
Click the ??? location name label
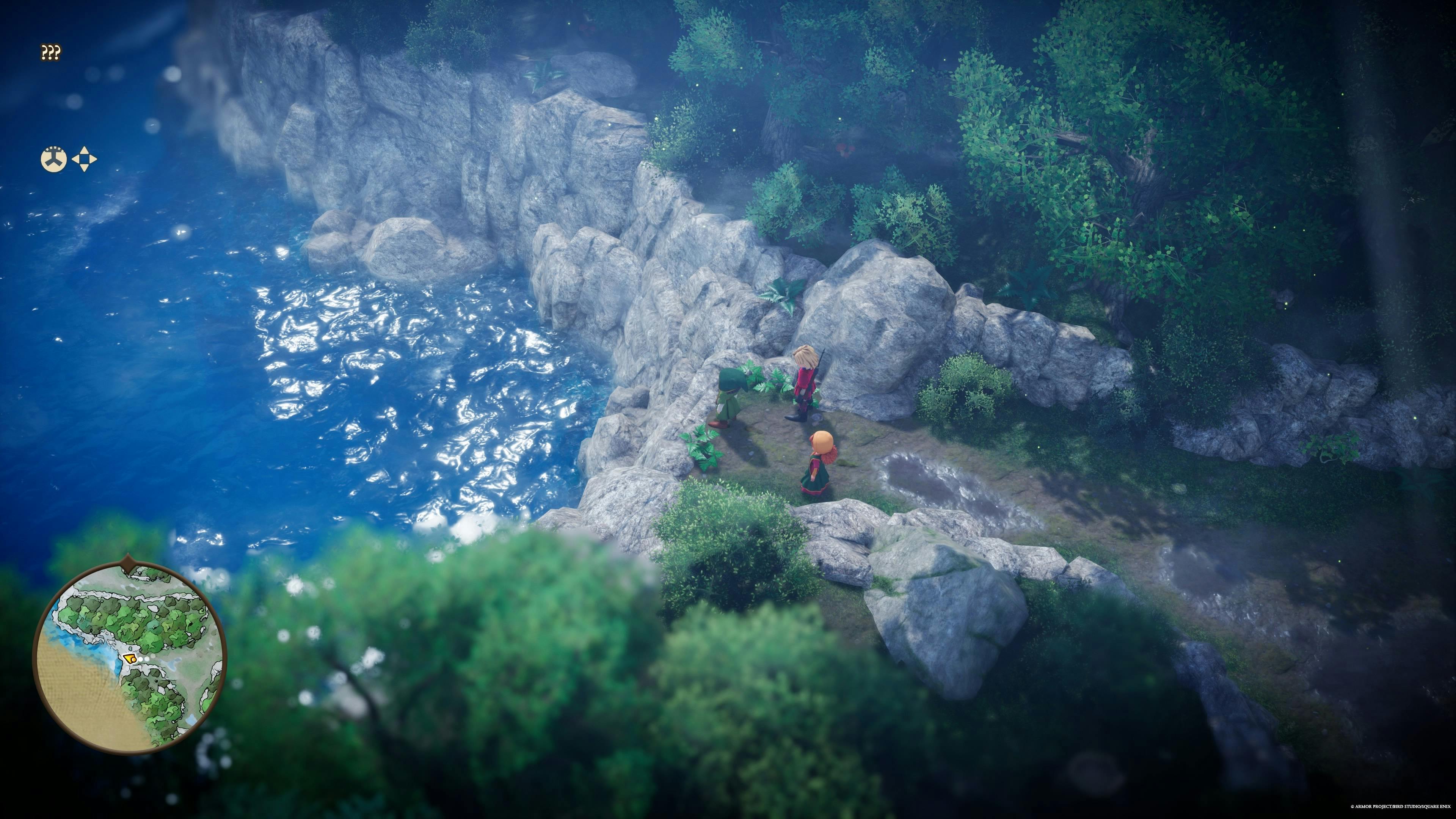[x=51, y=53]
